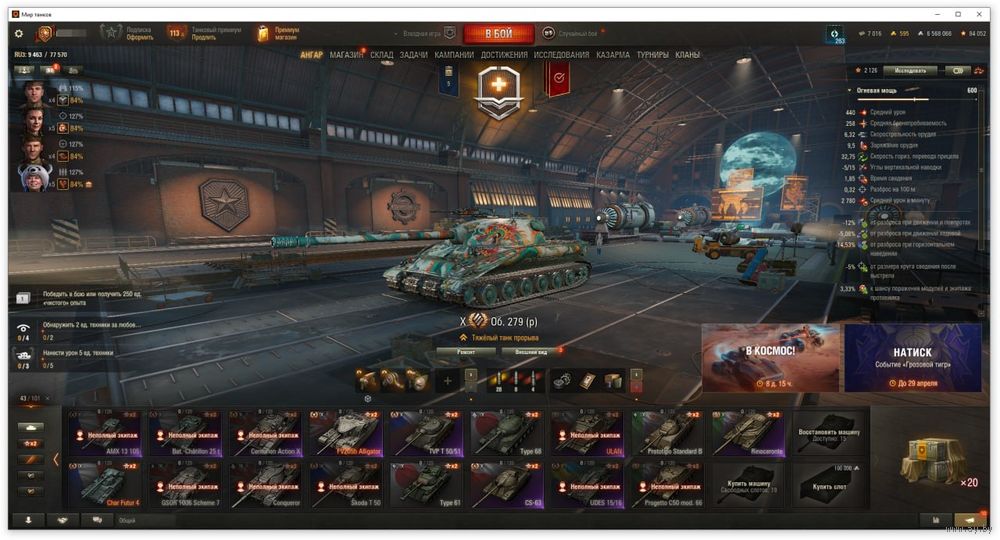Go to the Достижения (Achievements) tab

(504, 55)
